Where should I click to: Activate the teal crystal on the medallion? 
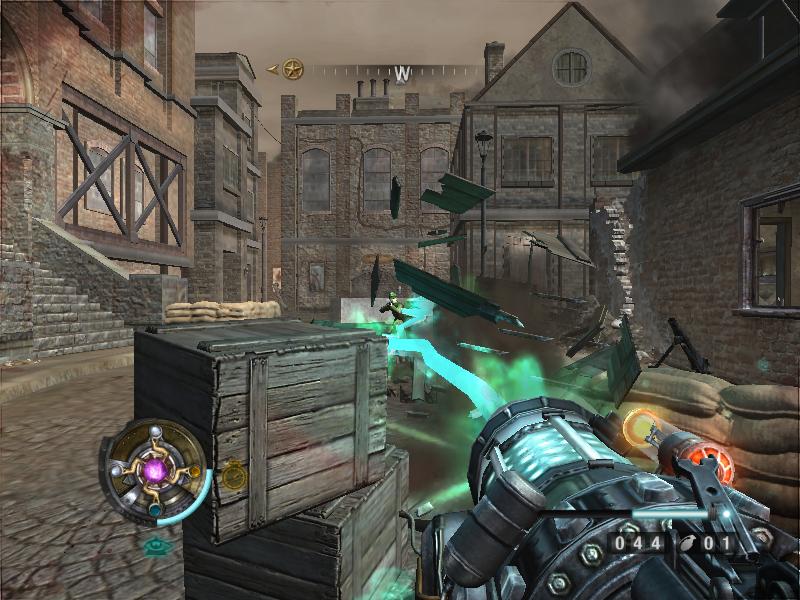point(155,508)
